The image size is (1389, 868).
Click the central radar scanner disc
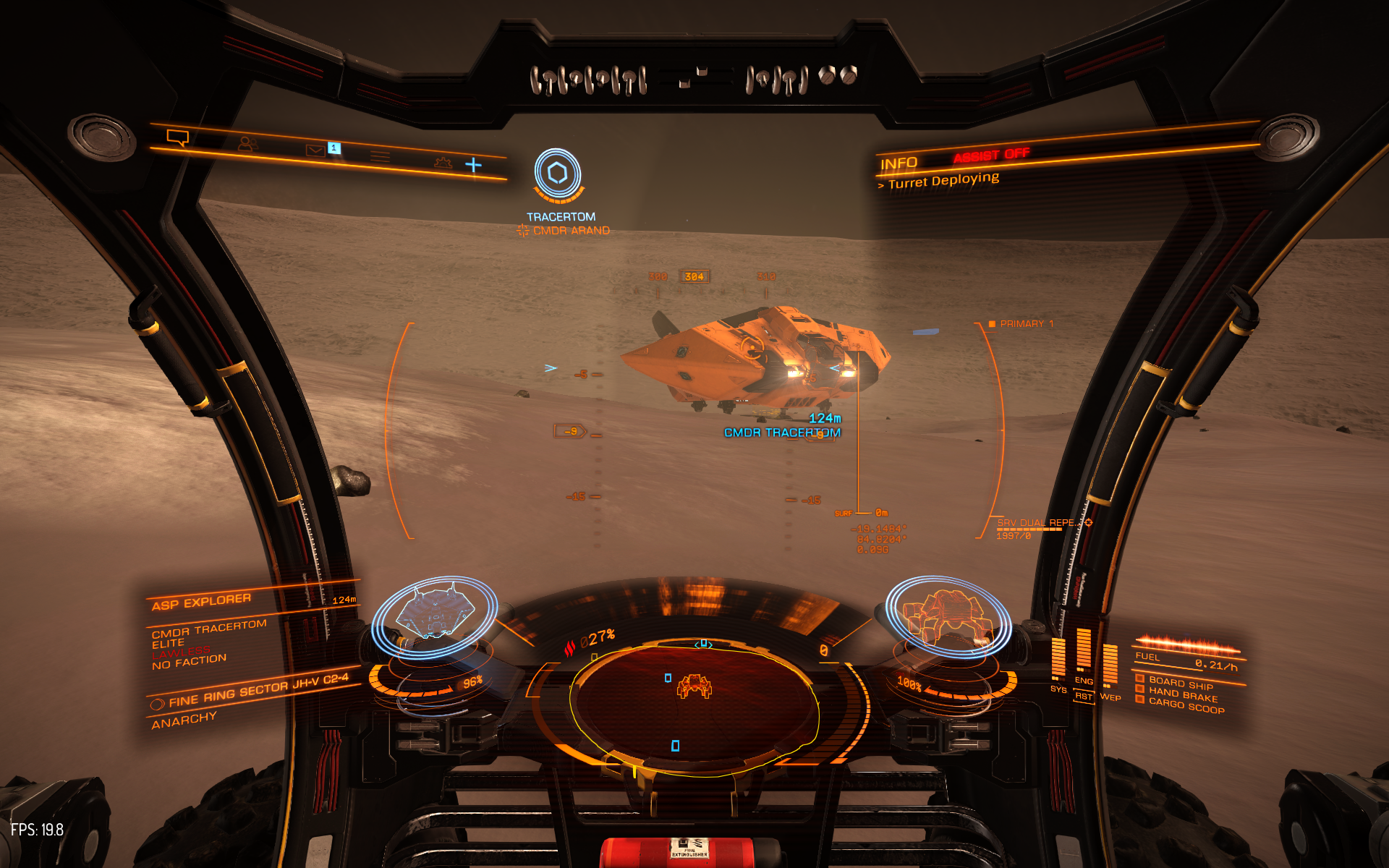click(x=694, y=705)
